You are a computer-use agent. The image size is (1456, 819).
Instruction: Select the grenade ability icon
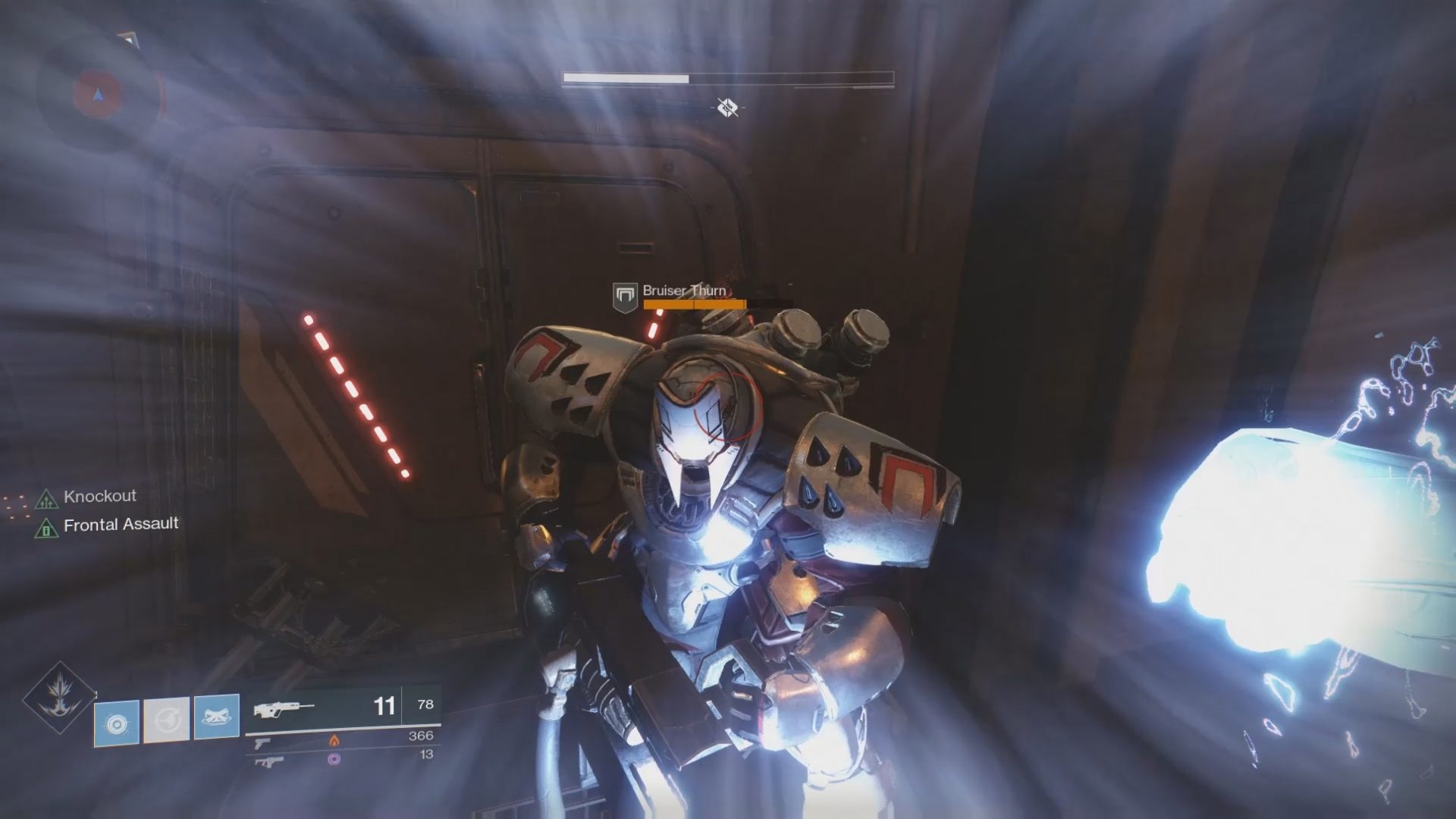(x=117, y=722)
